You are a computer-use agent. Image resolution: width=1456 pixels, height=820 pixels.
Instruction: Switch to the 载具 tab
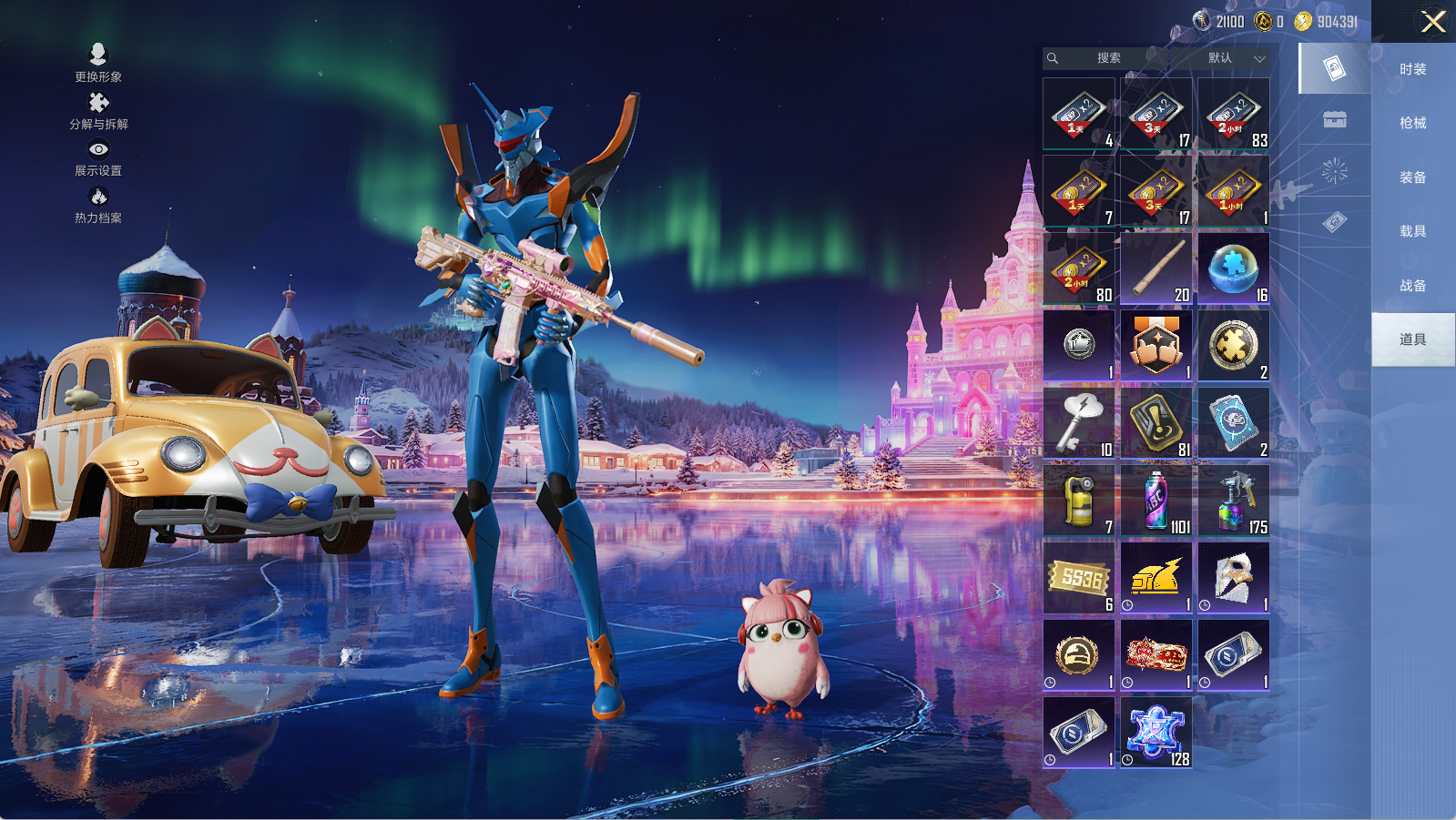click(1412, 231)
